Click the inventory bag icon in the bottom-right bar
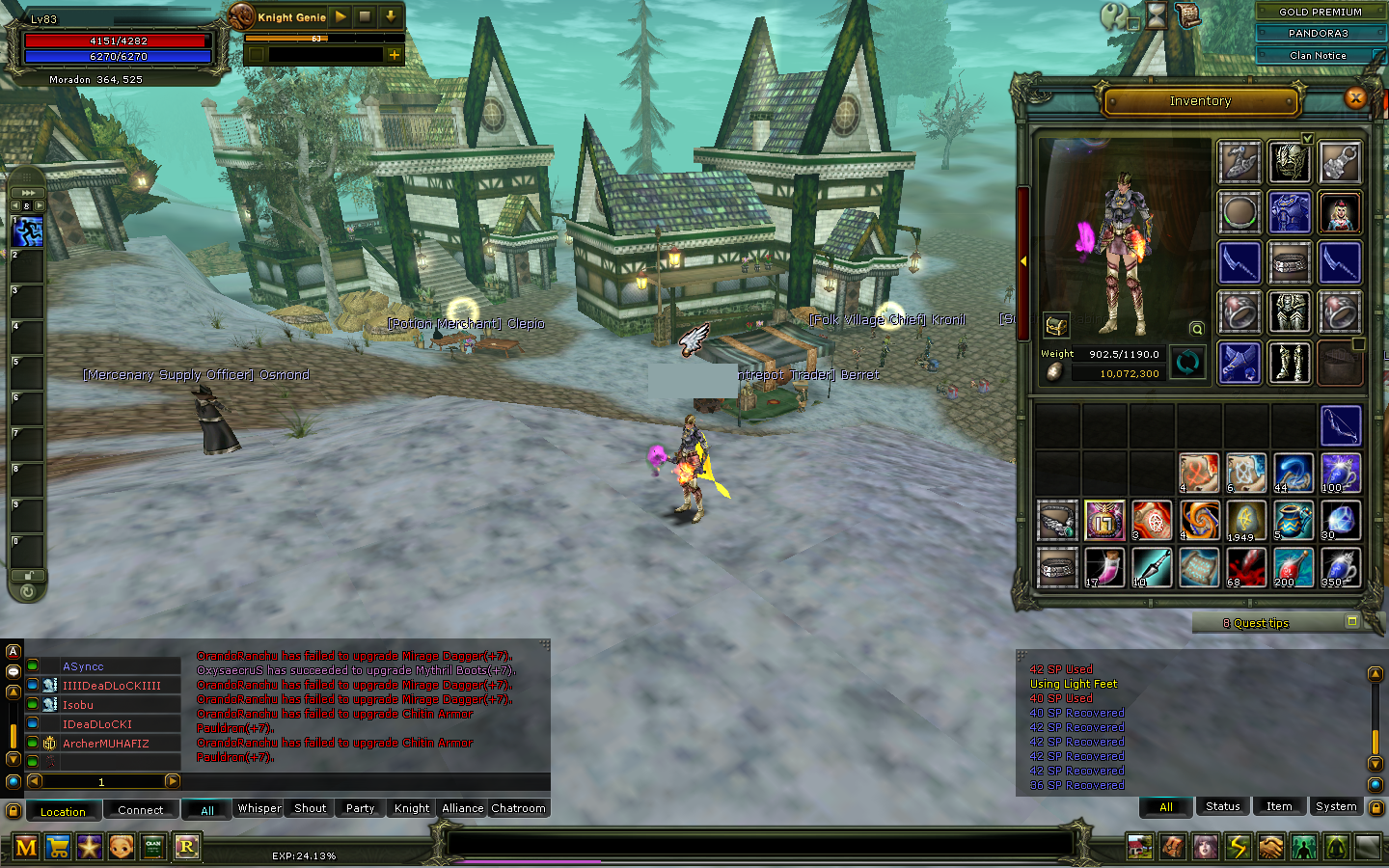The width and height of the screenshot is (1389, 868). point(1173,847)
